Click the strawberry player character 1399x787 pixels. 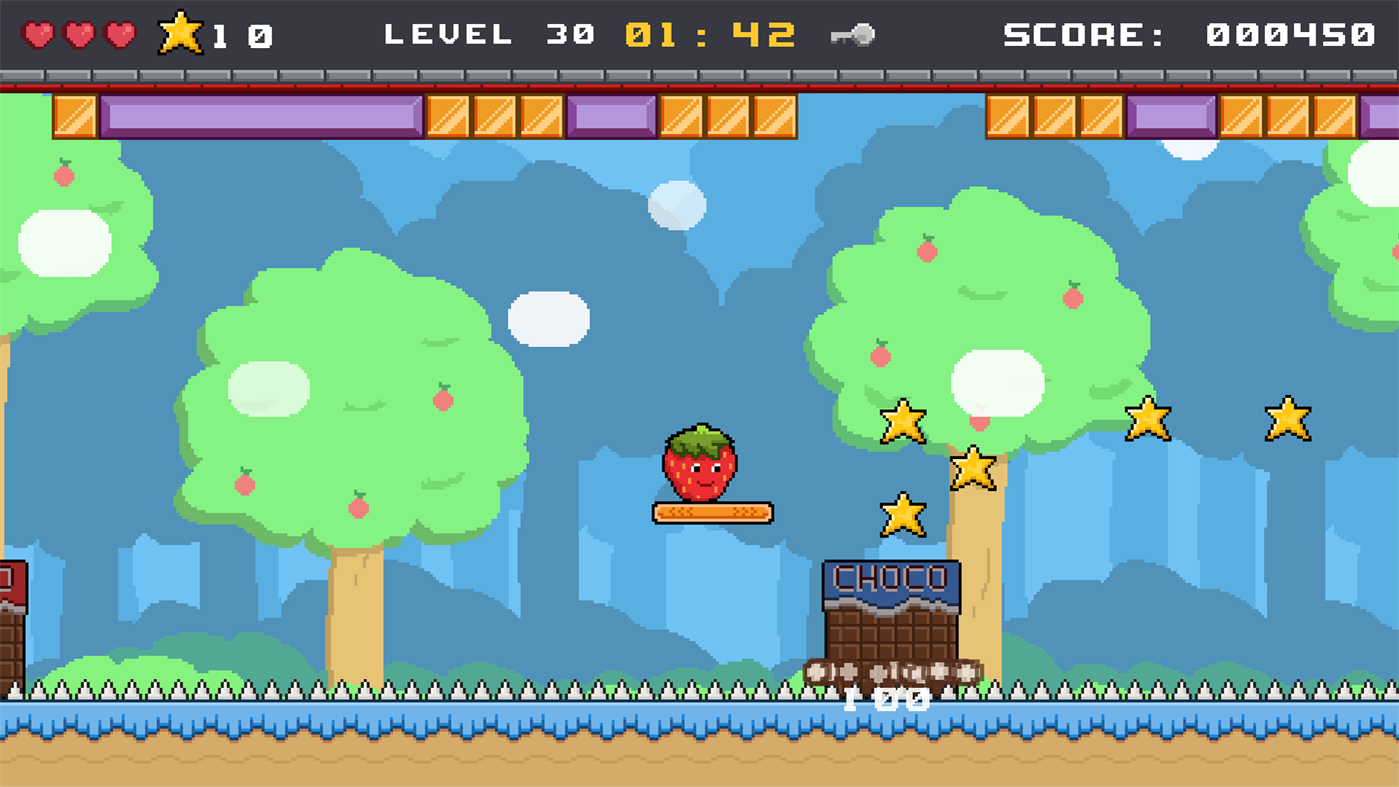coord(702,466)
